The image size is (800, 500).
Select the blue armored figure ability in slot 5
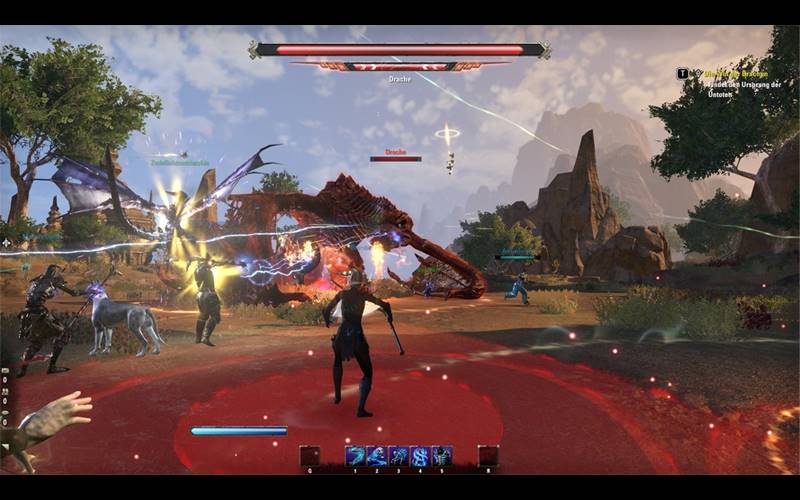click(x=441, y=456)
